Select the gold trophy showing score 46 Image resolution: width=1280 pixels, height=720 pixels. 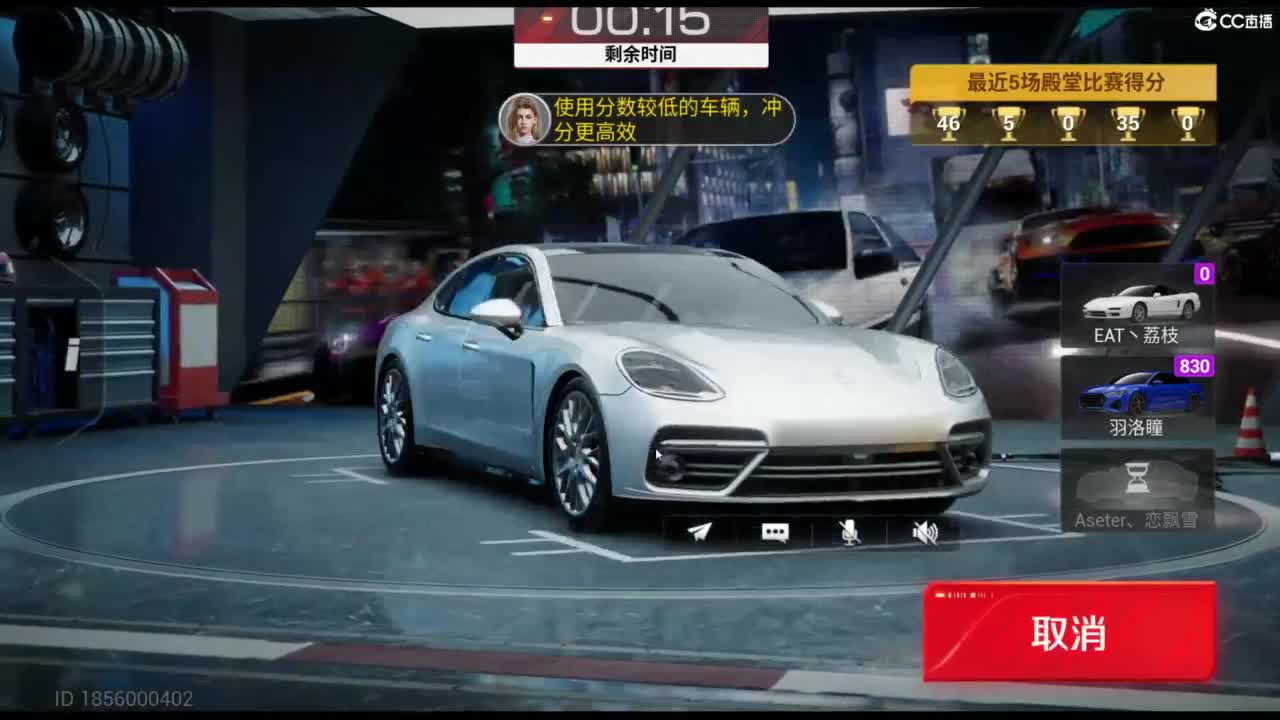click(x=947, y=124)
